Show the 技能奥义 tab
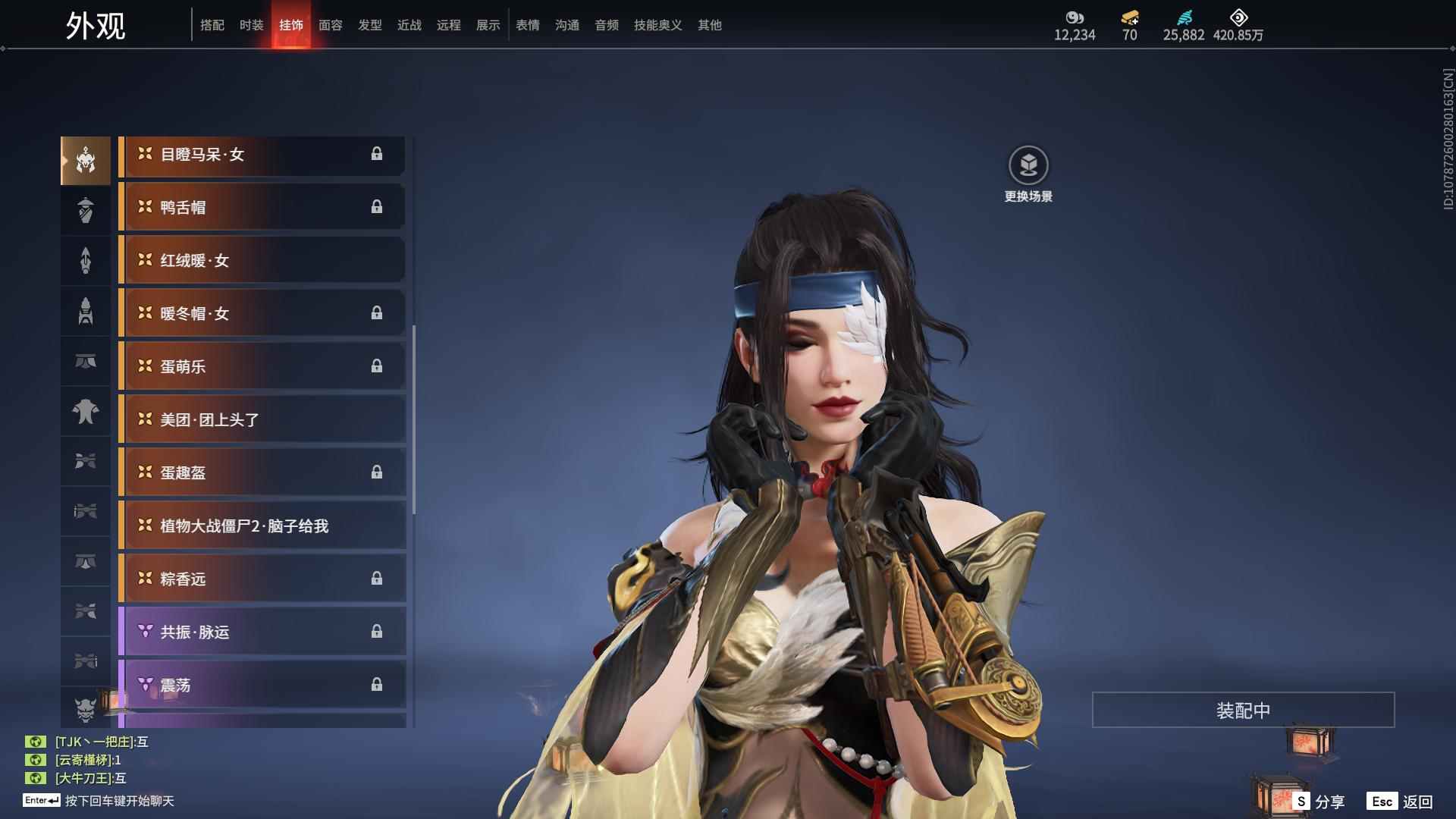 coord(657,25)
